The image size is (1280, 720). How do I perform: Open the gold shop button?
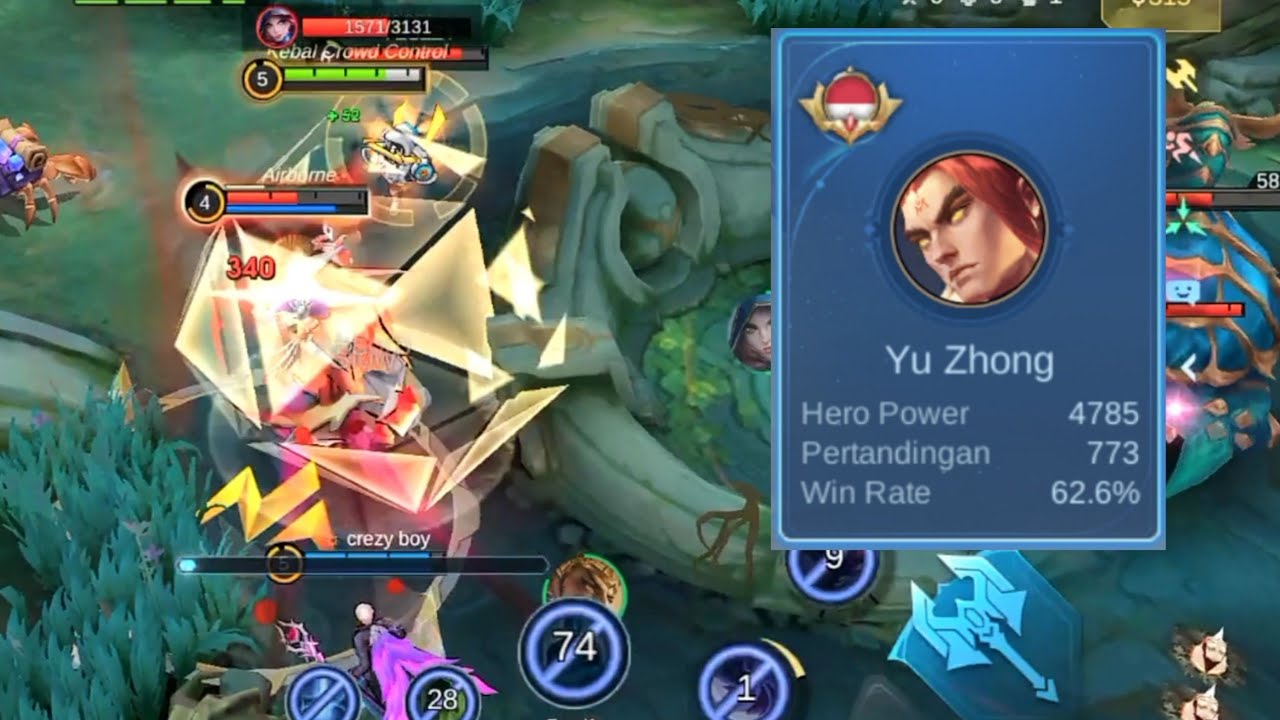coord(1160,12)
